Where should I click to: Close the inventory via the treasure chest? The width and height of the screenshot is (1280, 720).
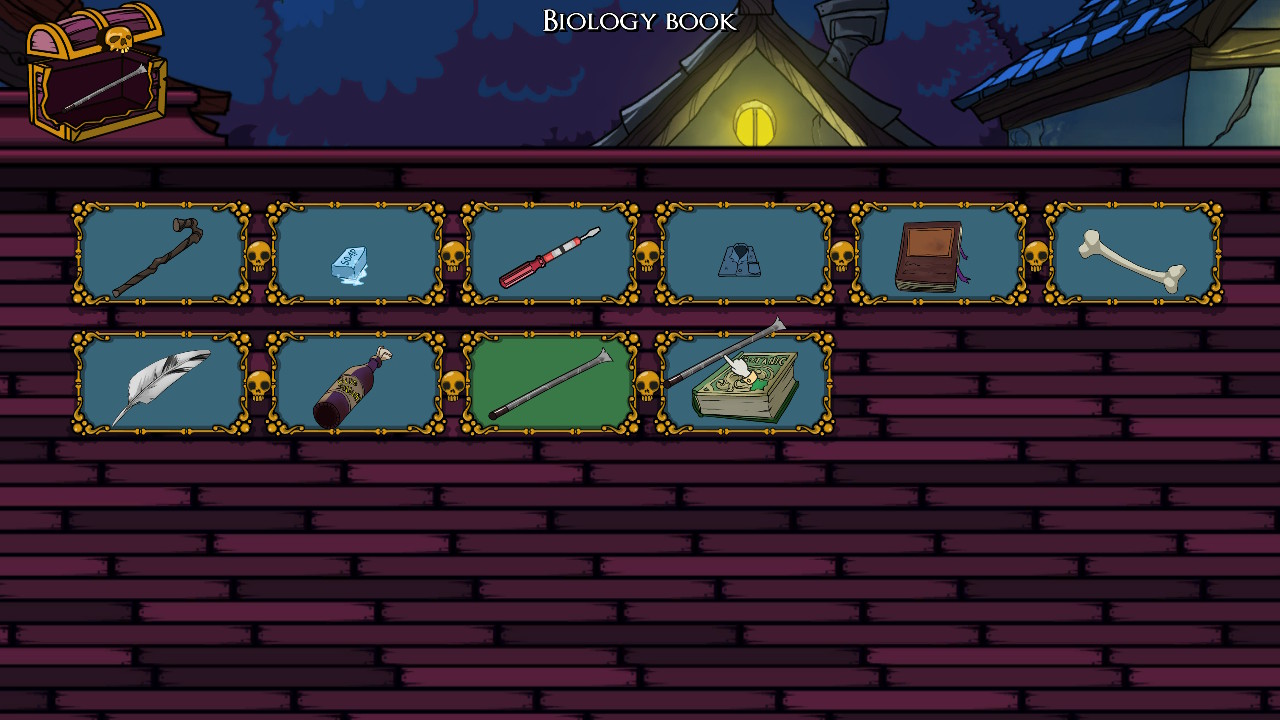click(96, 72)
